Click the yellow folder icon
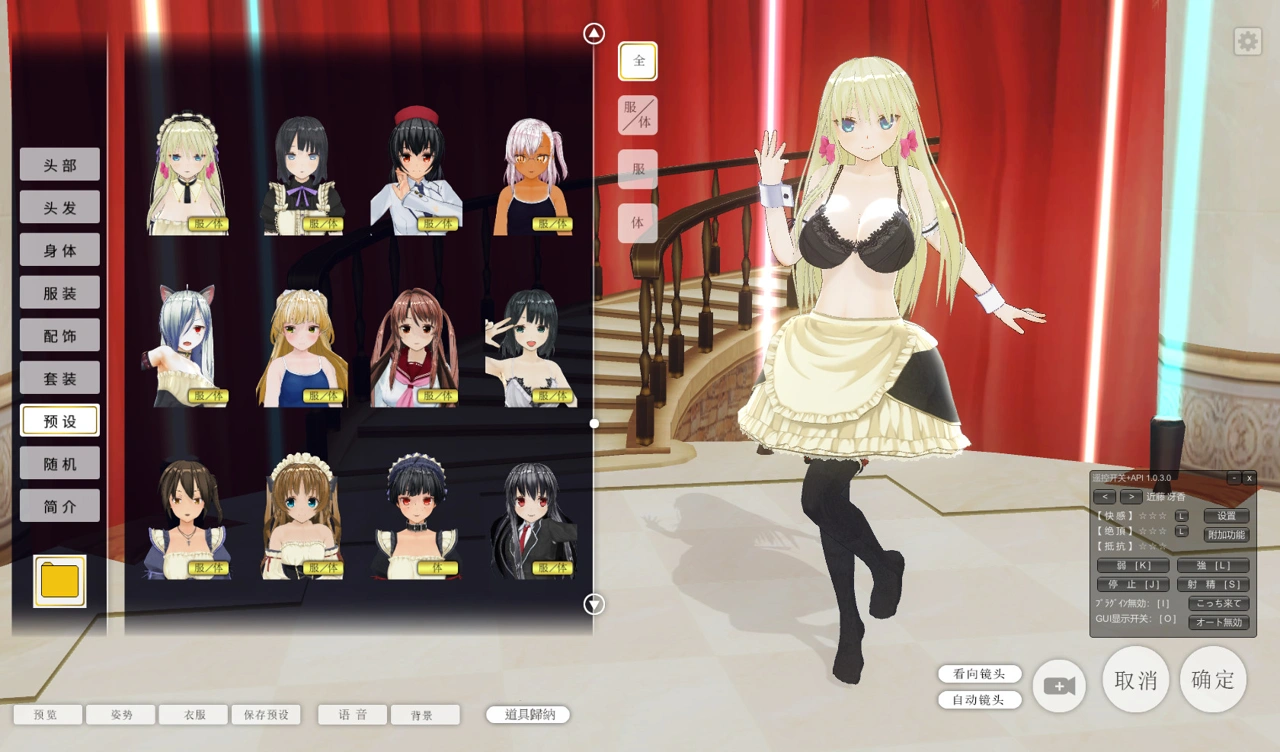The image size is (1280, 752). (60, 581)
